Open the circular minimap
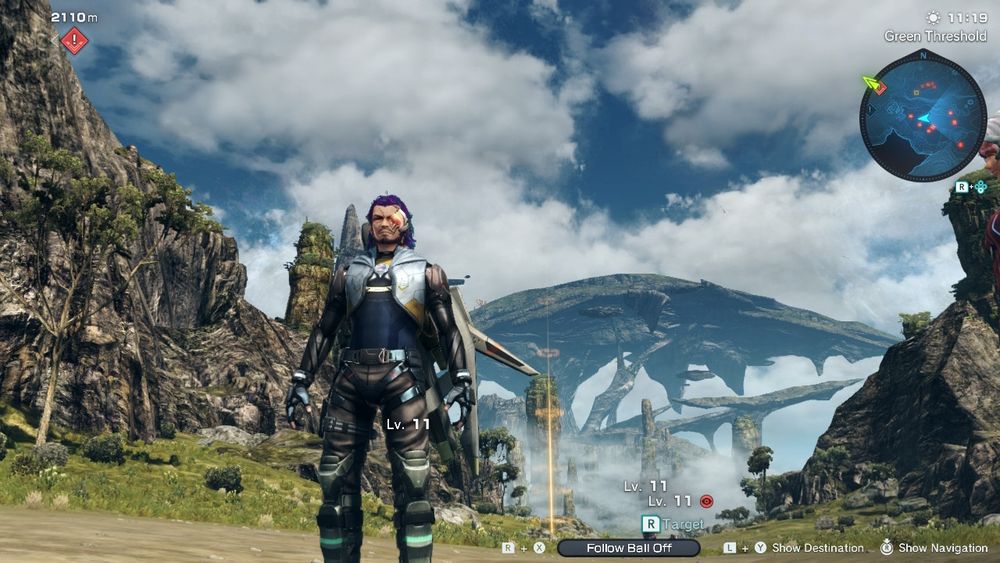This screenshot has width=1000, height=563. pos(922,116)
